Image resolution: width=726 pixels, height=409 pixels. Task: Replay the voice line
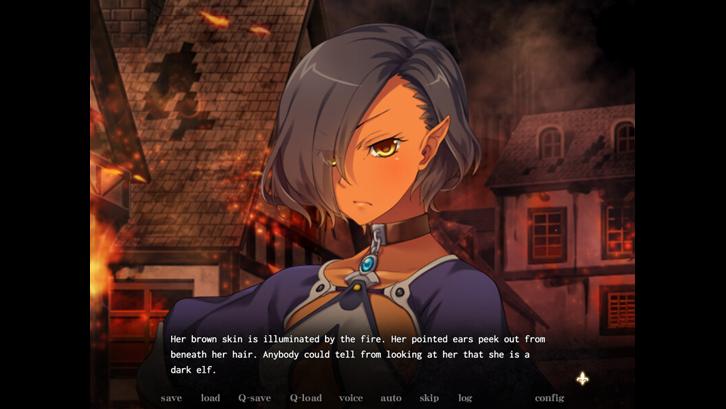351,398
